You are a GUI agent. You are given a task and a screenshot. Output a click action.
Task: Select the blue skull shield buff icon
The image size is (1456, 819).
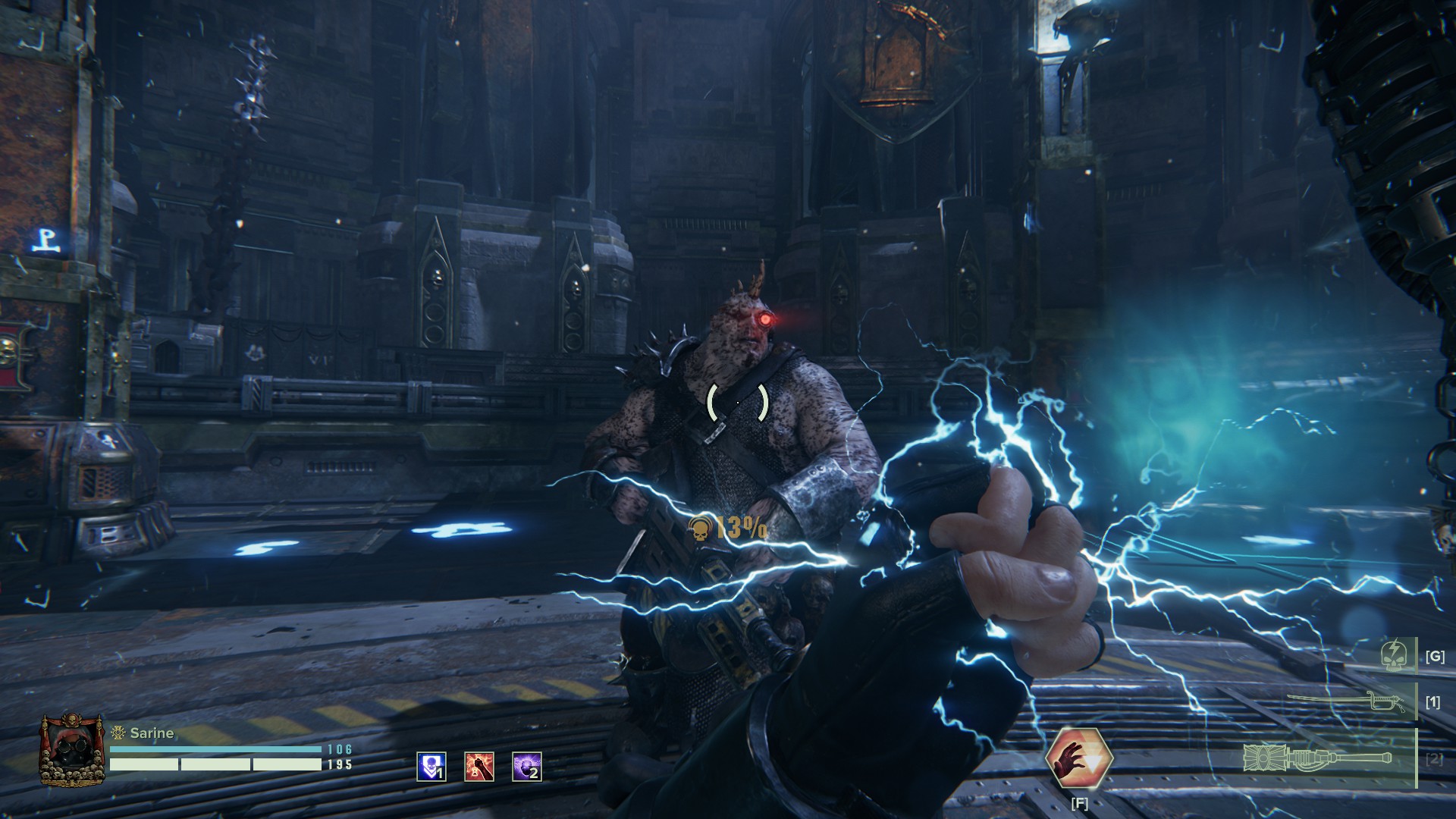click(431, 767)
